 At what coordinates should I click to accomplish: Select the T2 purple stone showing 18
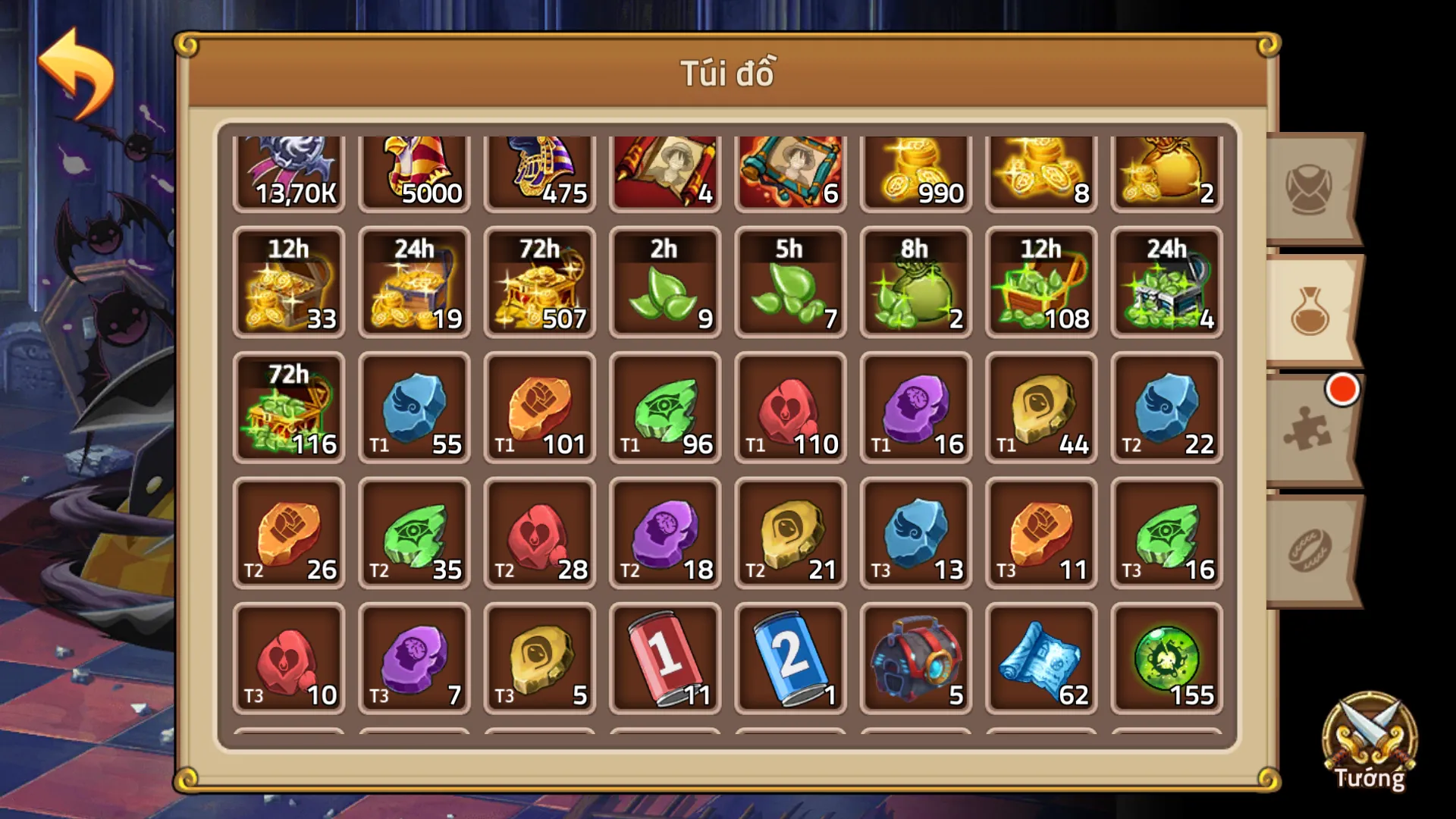[x=665, y=533]
